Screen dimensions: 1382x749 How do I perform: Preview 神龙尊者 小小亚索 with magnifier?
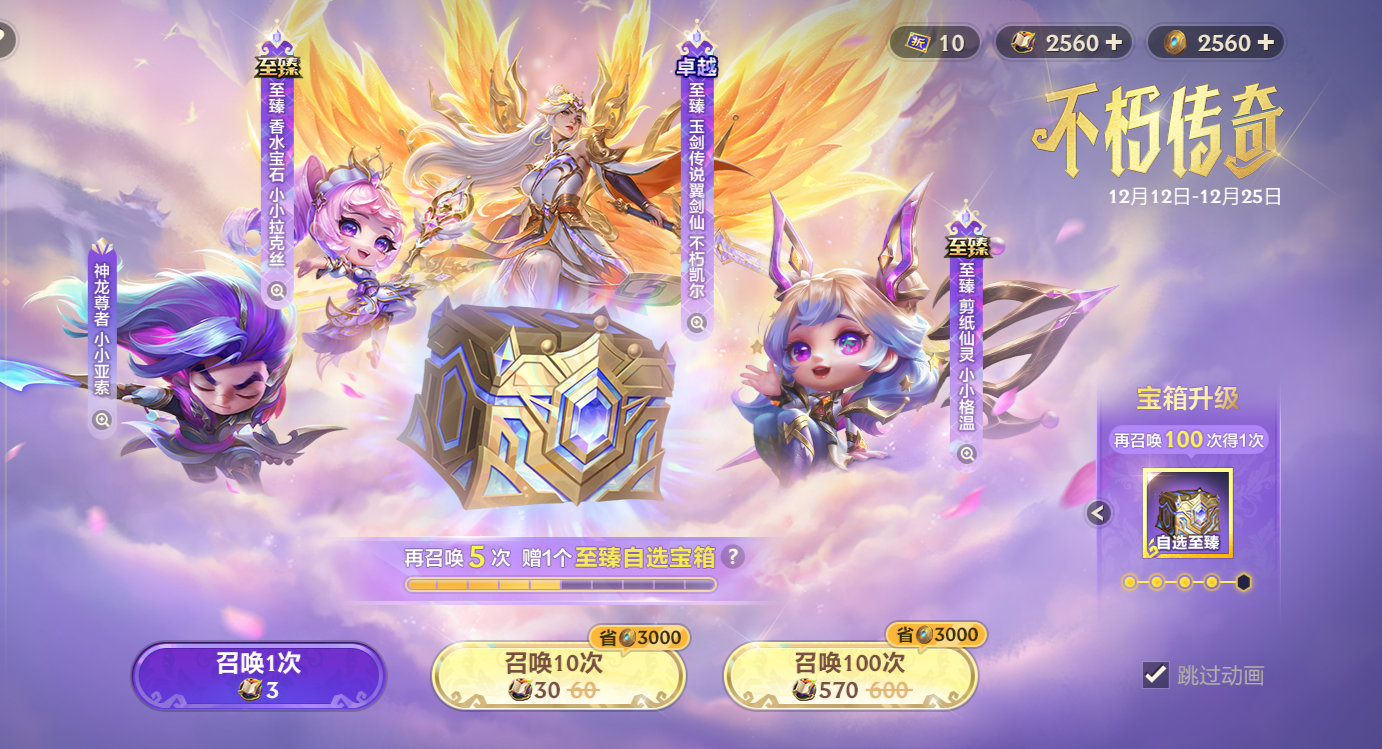coord(102,420)
